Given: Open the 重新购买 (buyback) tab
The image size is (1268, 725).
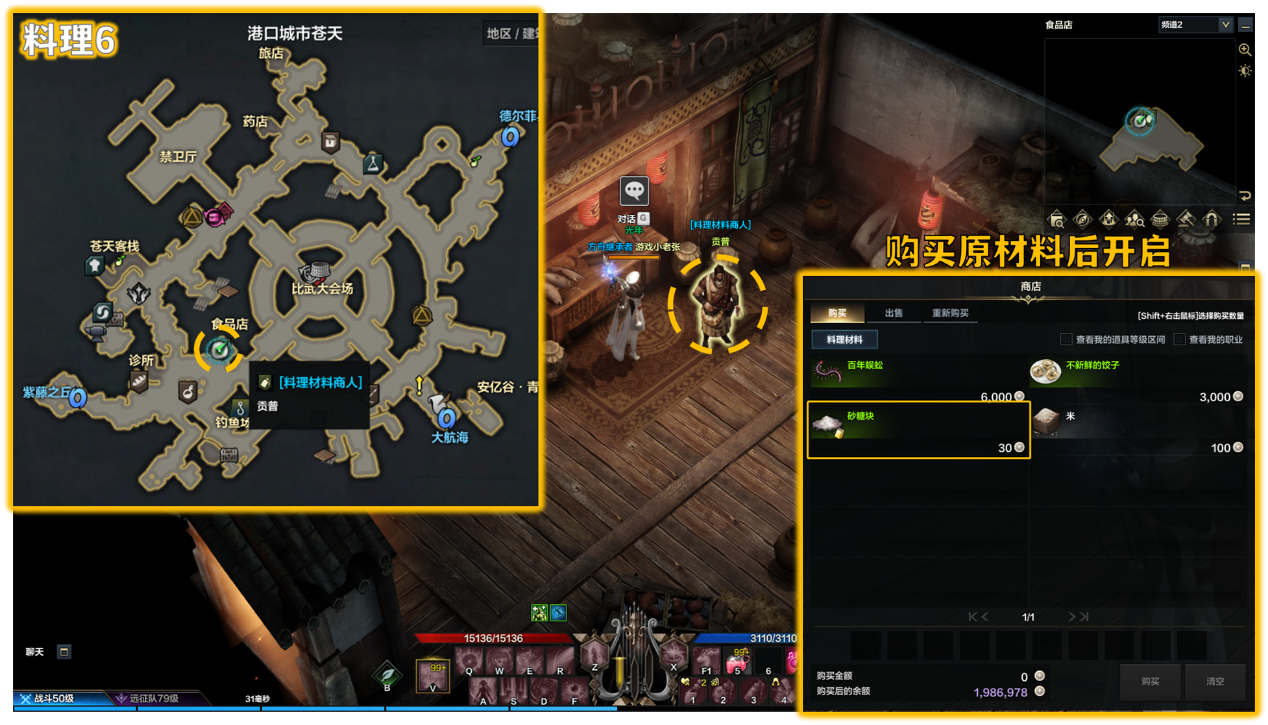Looking at the screenshot, I should pos(950,313).
